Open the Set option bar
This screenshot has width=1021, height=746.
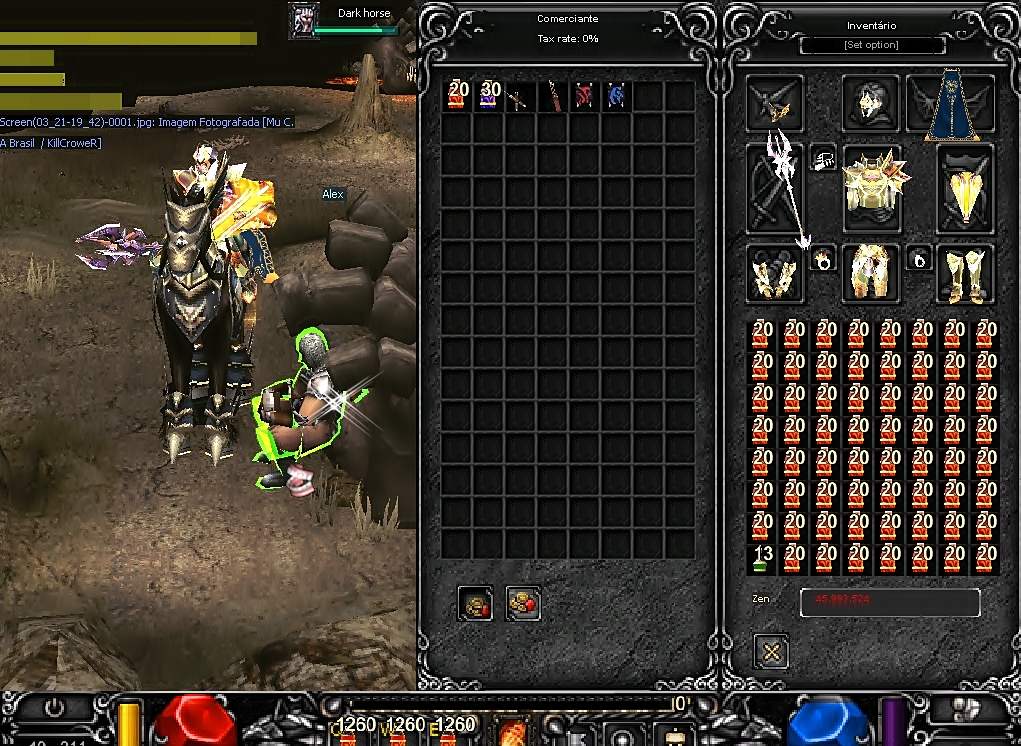[x=872, y=45]
